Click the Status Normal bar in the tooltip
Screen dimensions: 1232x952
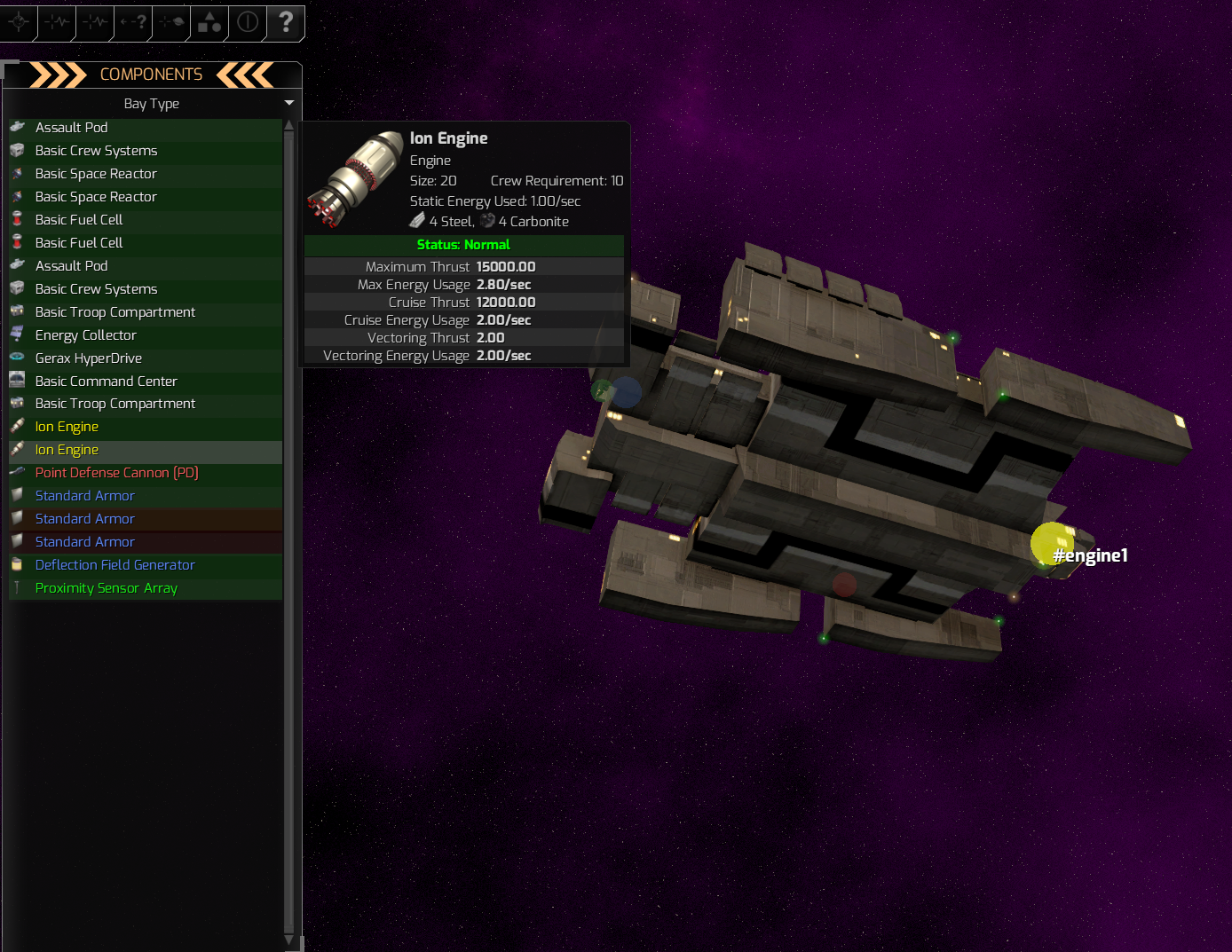(x=462, y=245)
